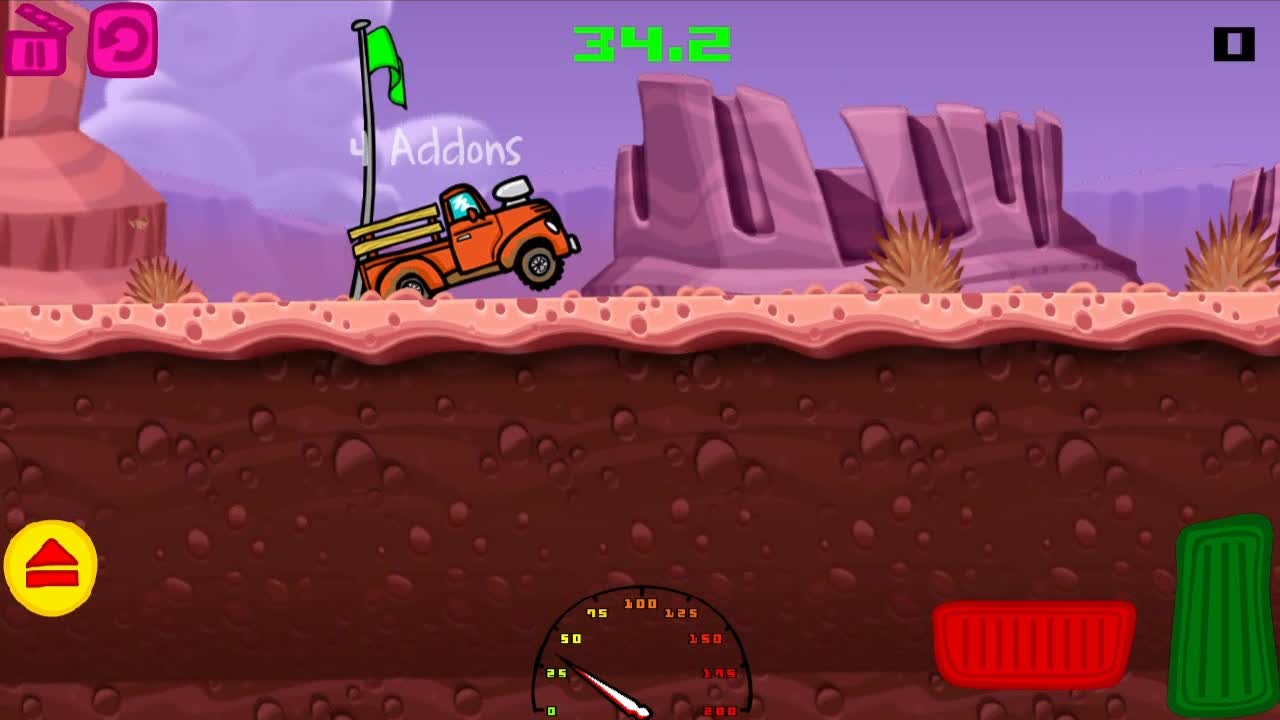Click the 4 Addons label
Screen dimensions: 1280x720
[x=436, y=147]
